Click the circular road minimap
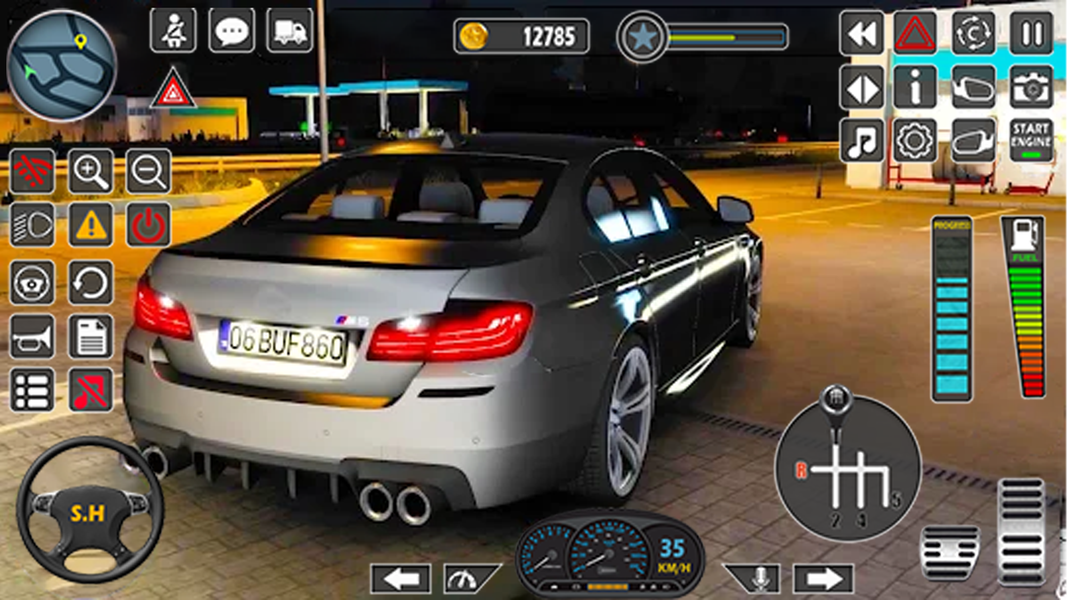 (61, 66)
